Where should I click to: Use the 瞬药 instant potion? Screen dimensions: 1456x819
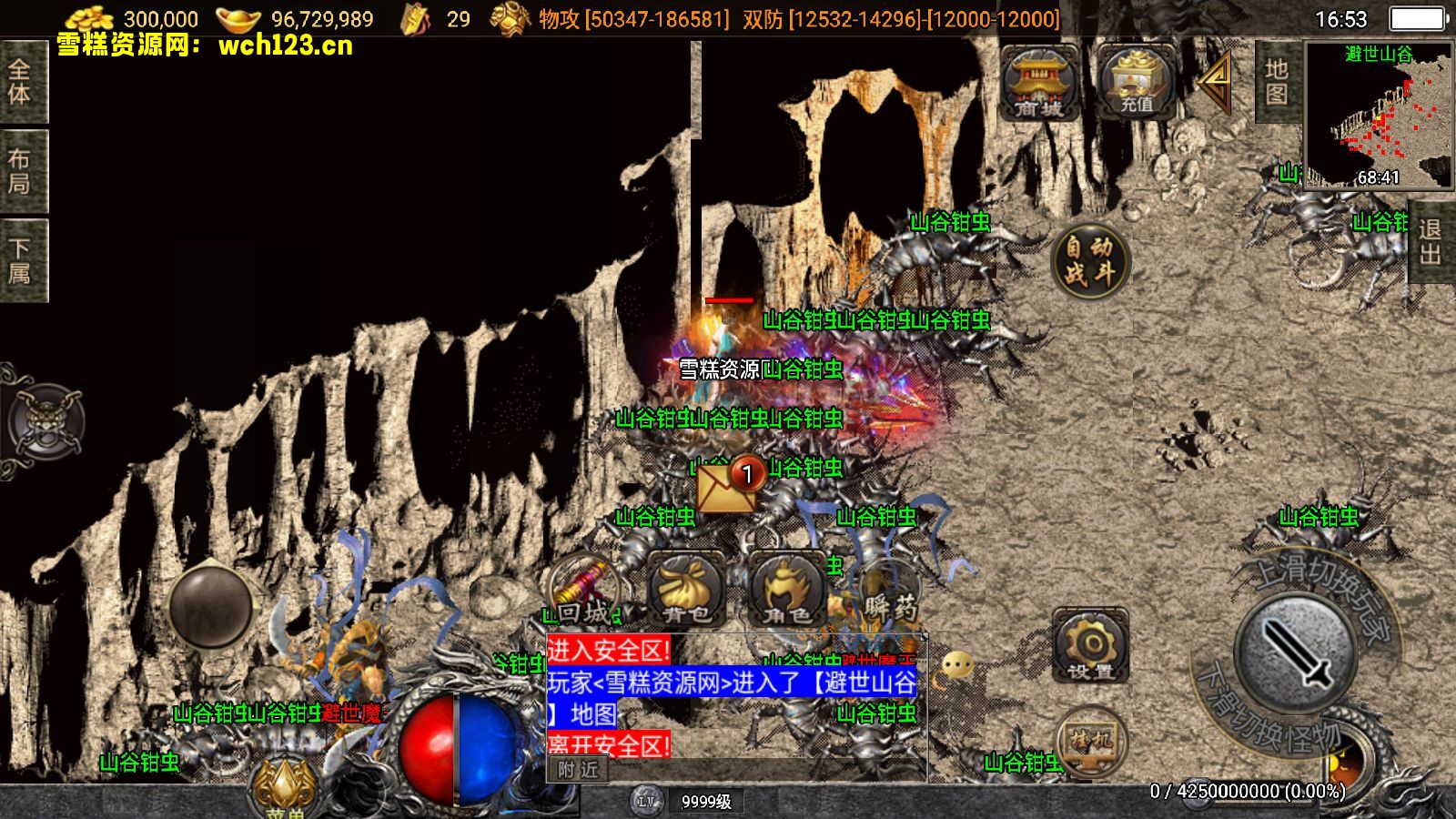click(887, 591)
